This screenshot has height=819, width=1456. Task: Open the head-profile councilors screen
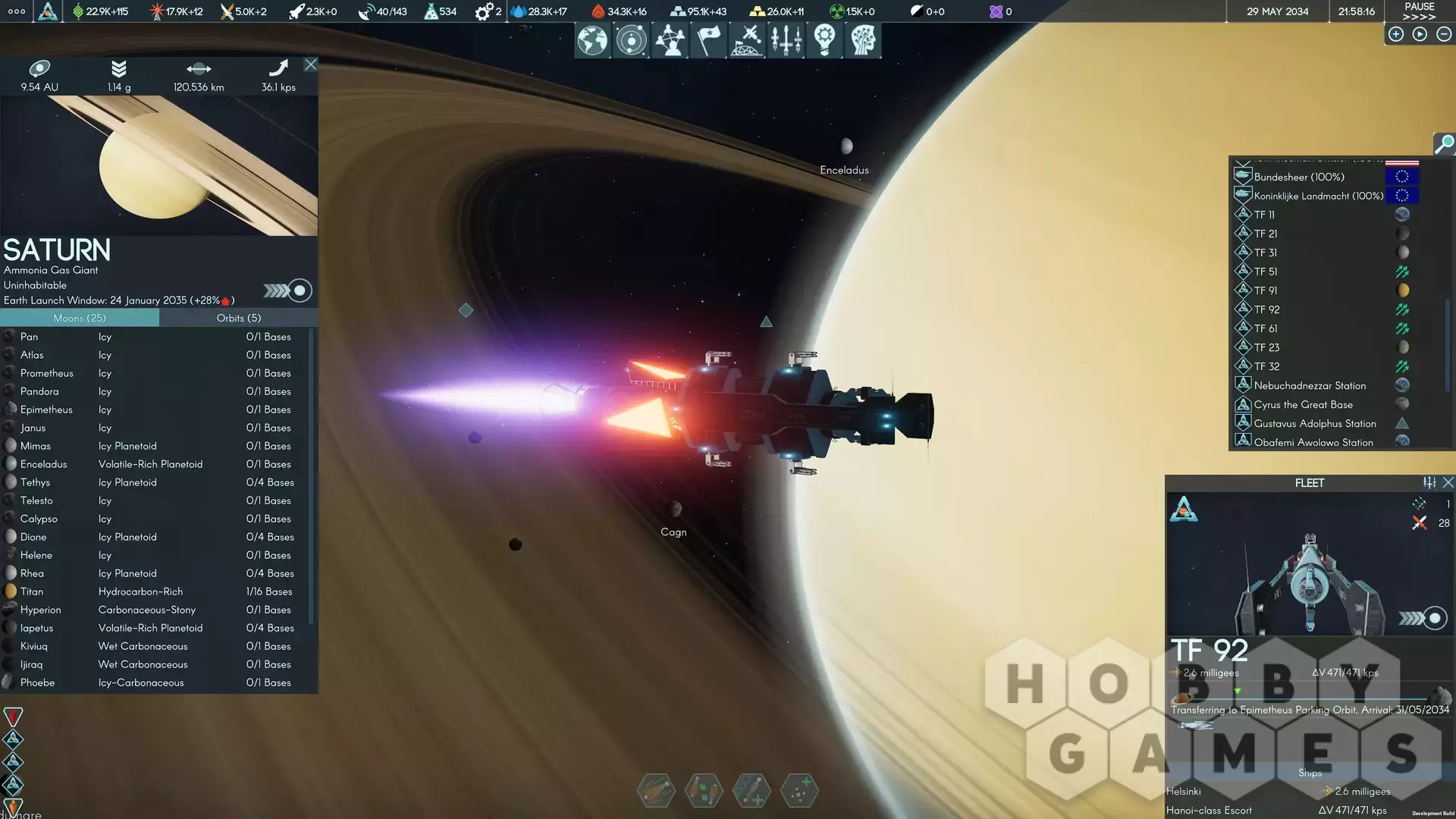pos(863,40)
